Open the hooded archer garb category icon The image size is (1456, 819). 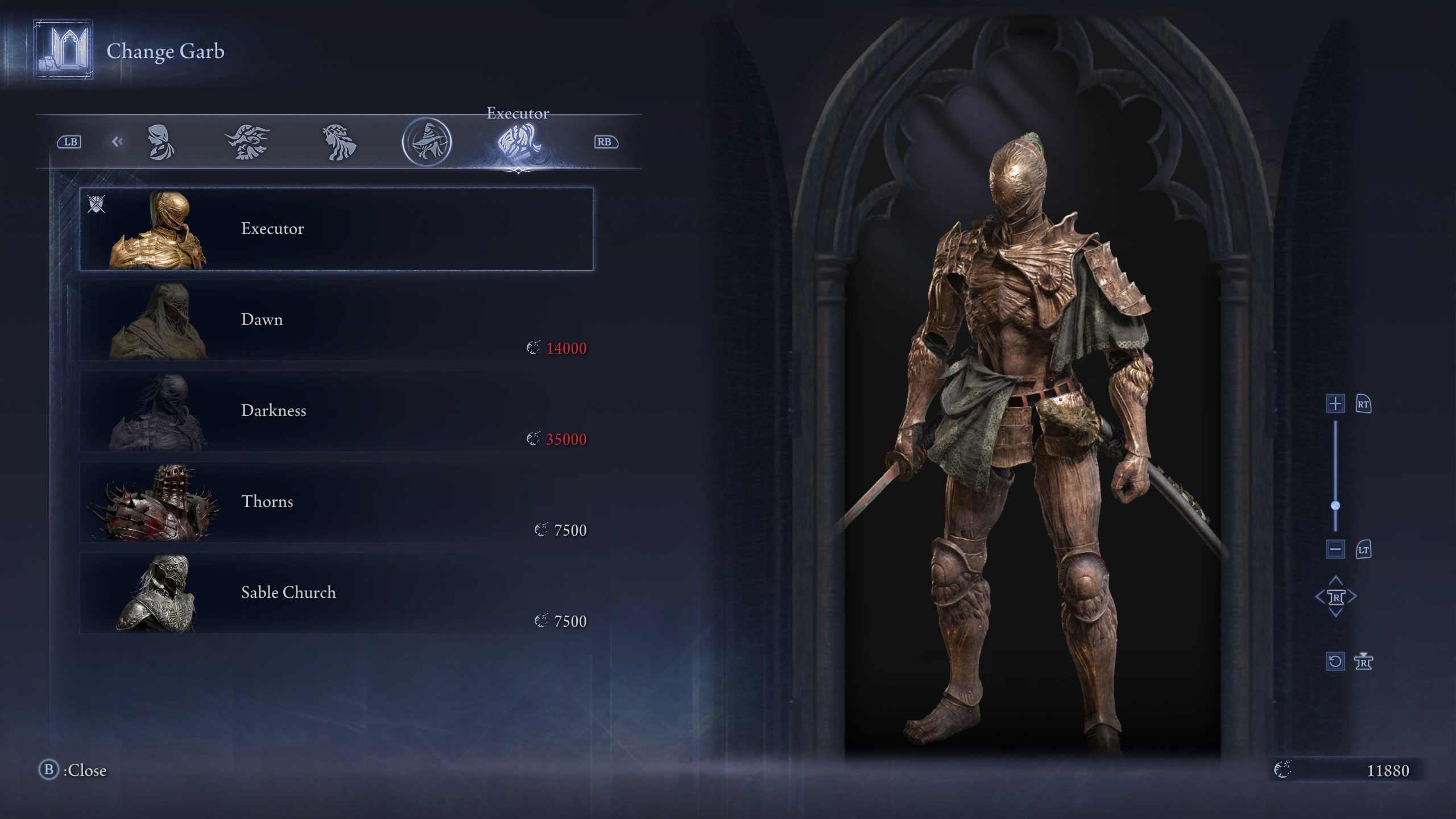427,142
